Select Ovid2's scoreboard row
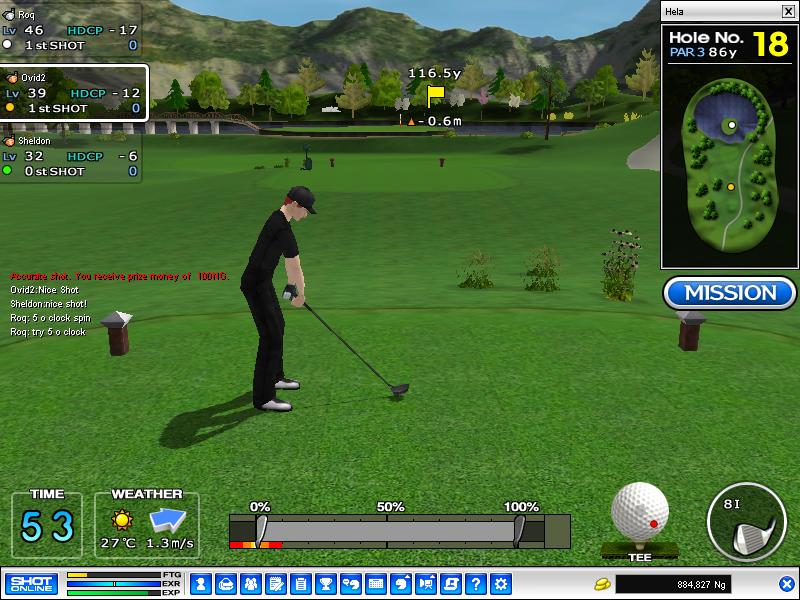 (x=74, y=93)
